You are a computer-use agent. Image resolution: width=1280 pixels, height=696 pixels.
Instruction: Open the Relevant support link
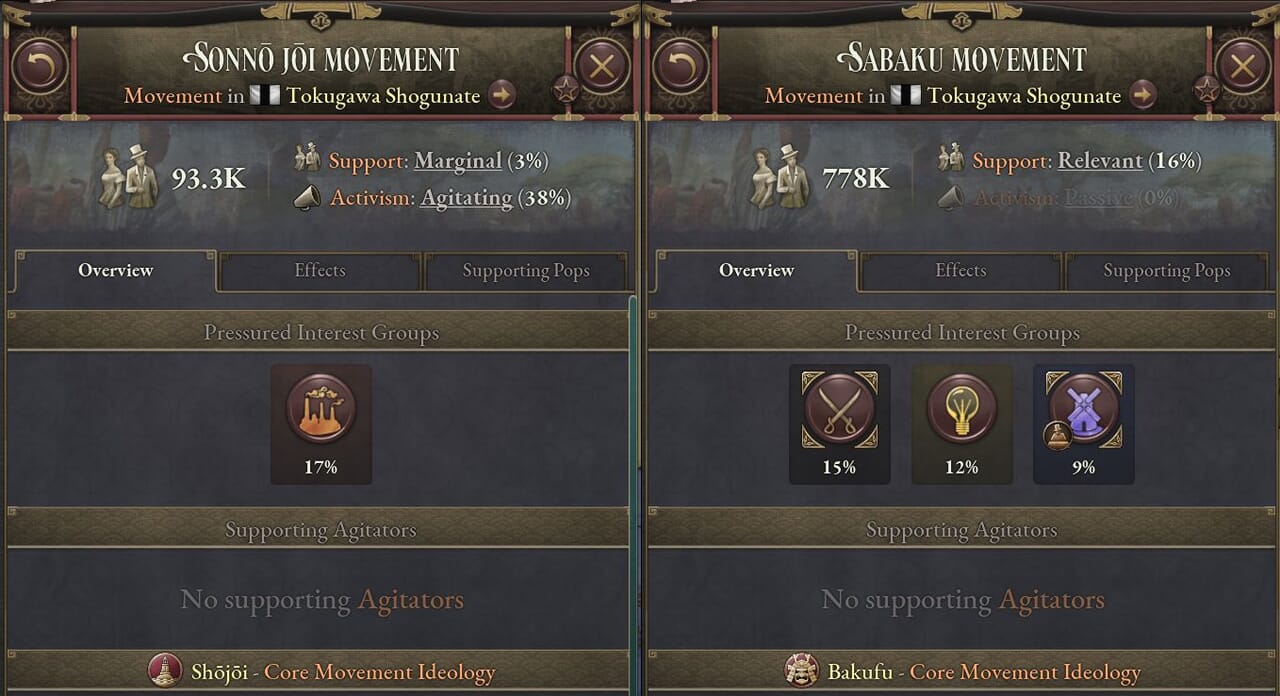[x=1099, y=161]
